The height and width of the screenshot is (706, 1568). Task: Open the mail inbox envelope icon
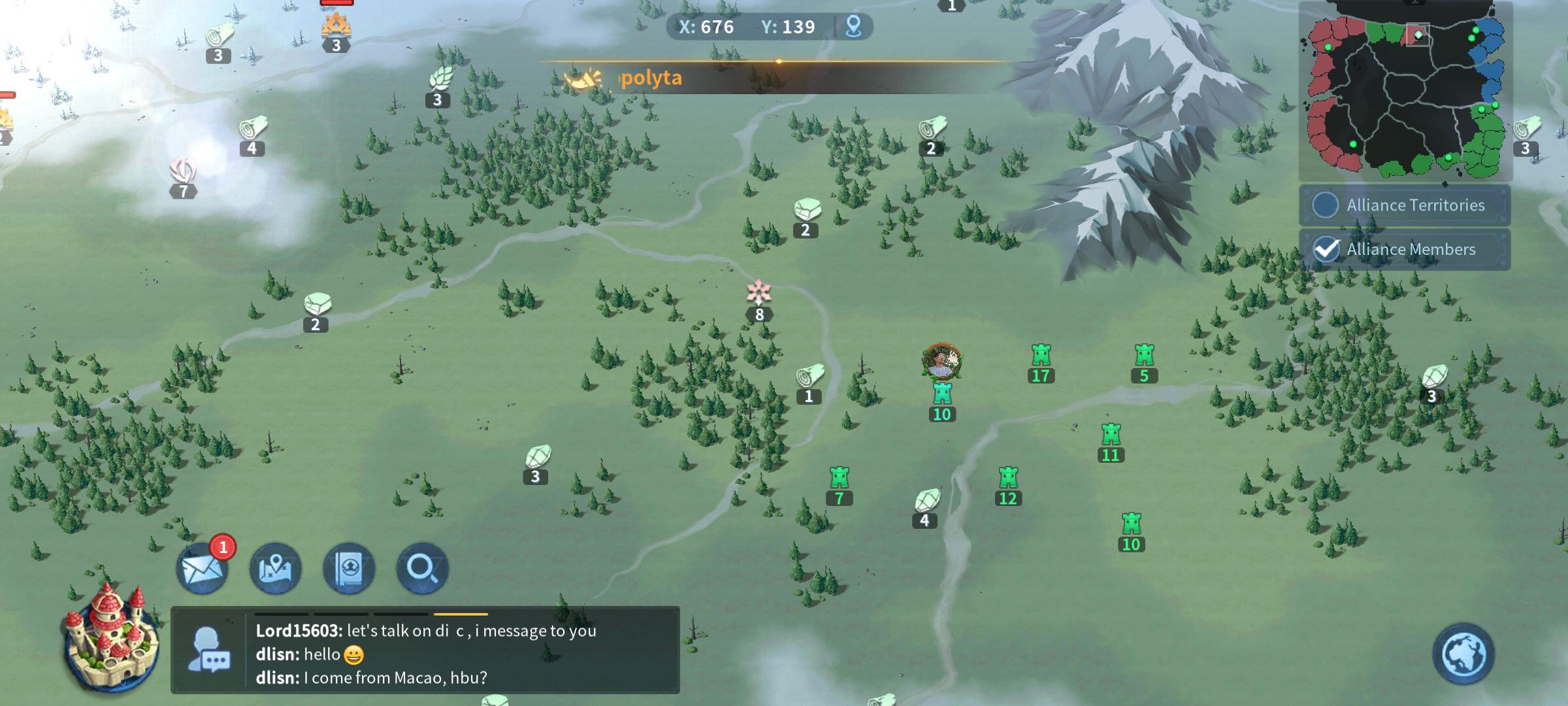pyautogui.click(x=203, y=569)
